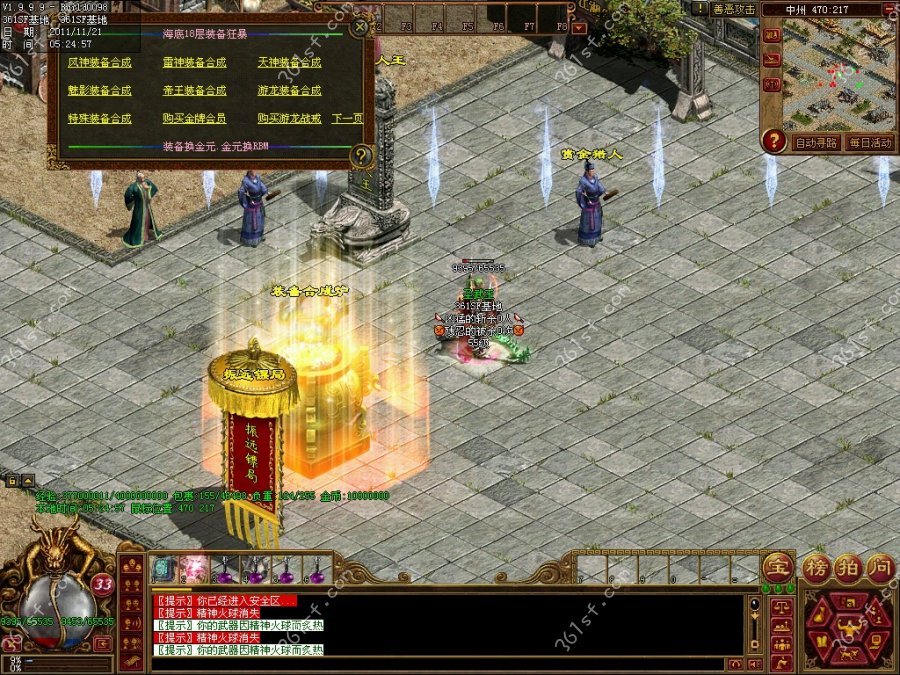The height and width of the screenshot is (675, 900).
Task: Open 风神装备合成 crafting option
Action: point(99,62)
